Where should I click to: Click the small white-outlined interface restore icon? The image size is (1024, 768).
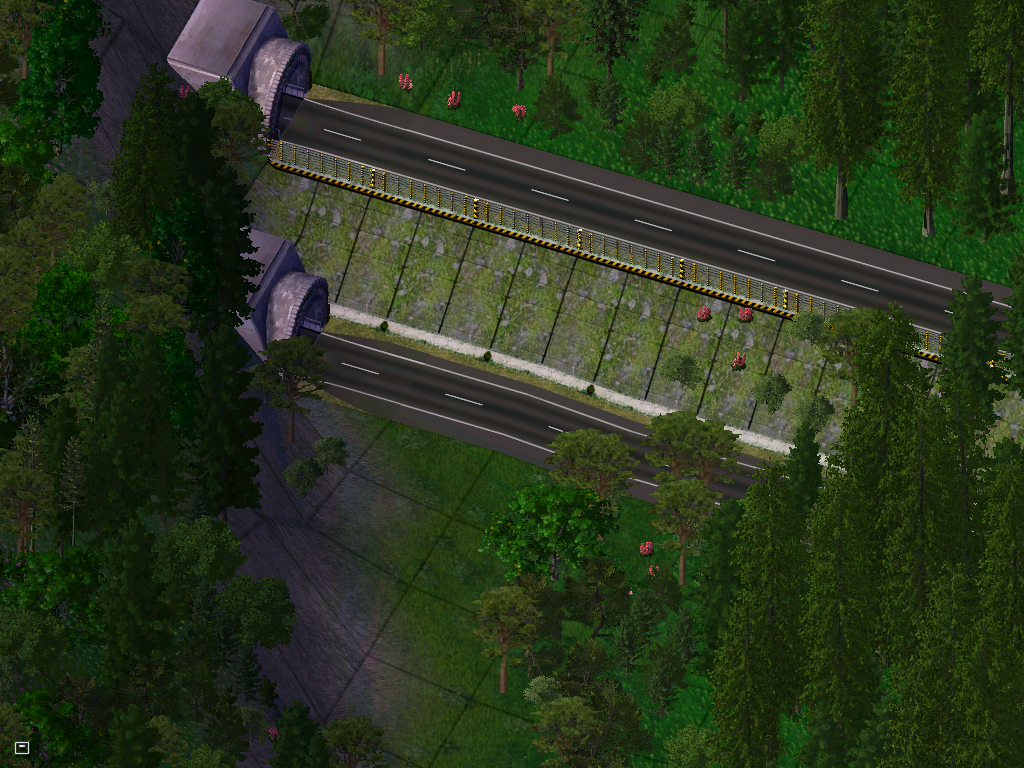[x=22, y=747]
